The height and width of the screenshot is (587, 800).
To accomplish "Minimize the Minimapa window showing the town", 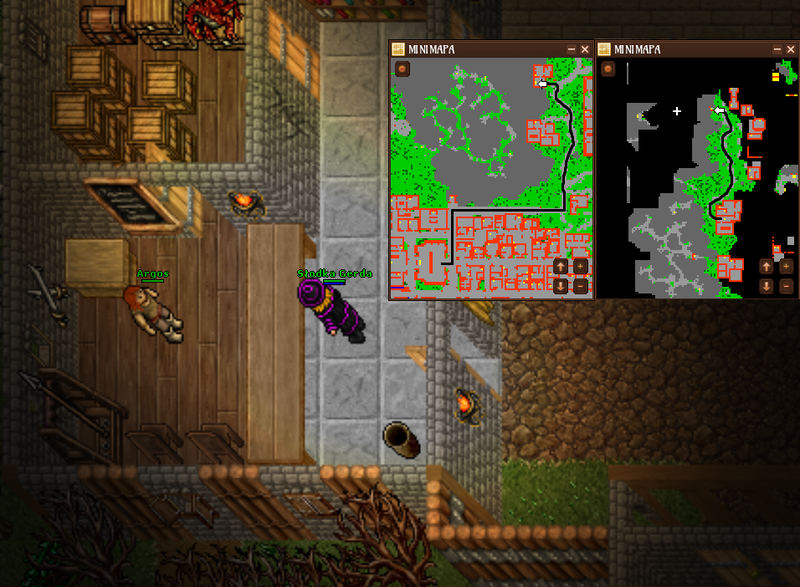I will coord(571,49).
